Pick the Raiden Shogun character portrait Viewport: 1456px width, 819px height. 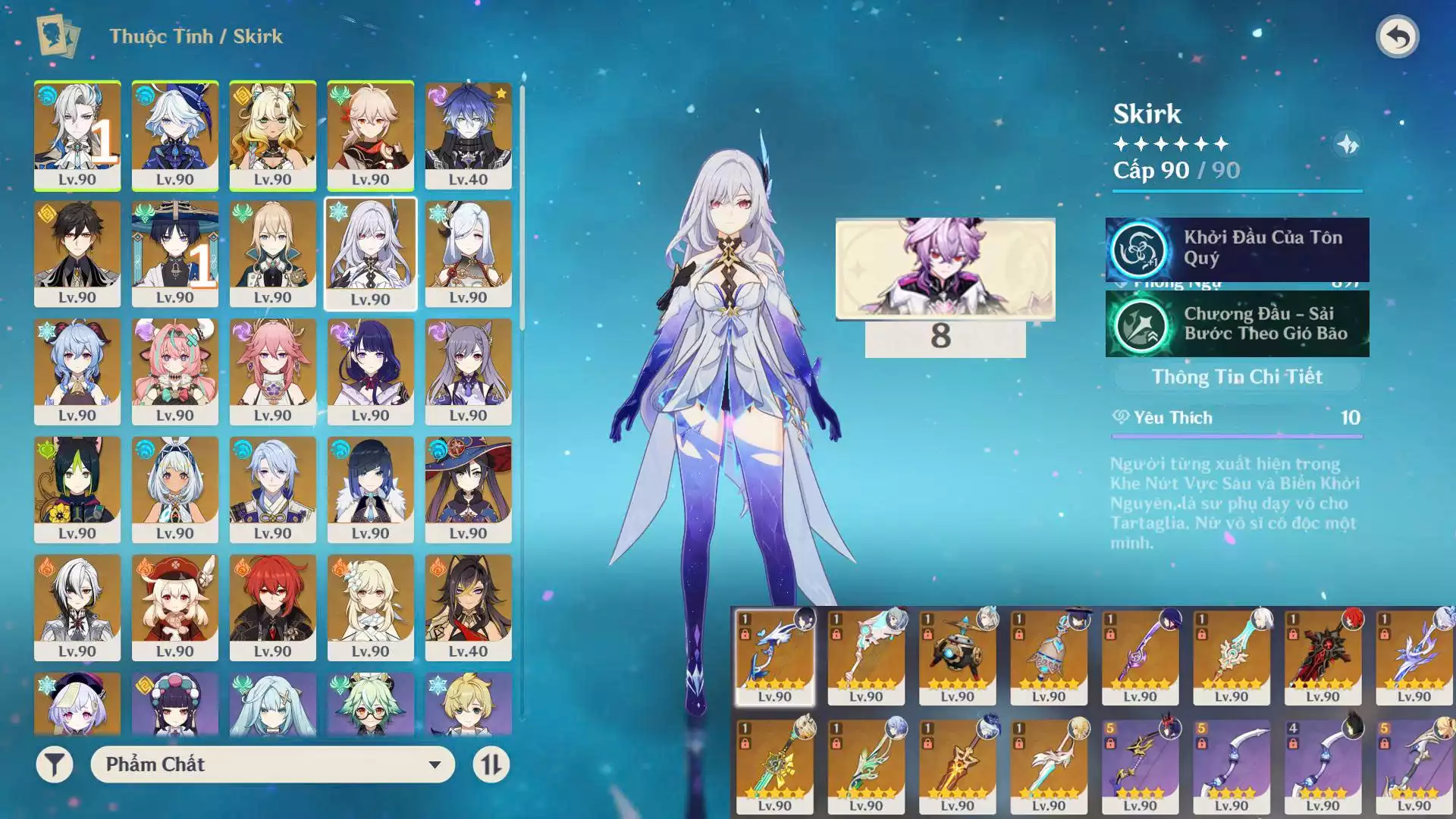pyautogui.click(x=370, y=372)
